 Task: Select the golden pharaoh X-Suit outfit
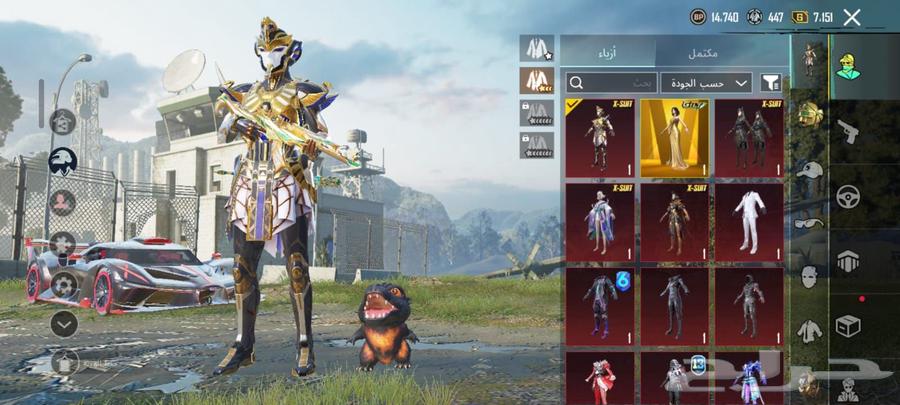[599, 137]
